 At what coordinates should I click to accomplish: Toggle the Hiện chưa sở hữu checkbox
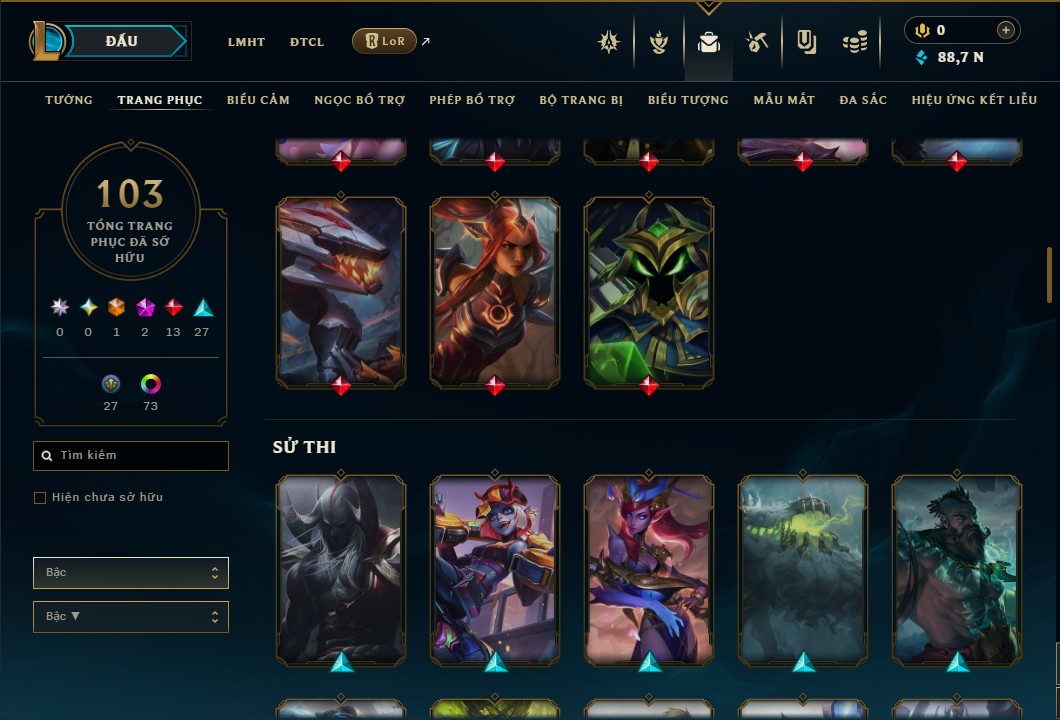pyautogui.click(x=40, y=498)
